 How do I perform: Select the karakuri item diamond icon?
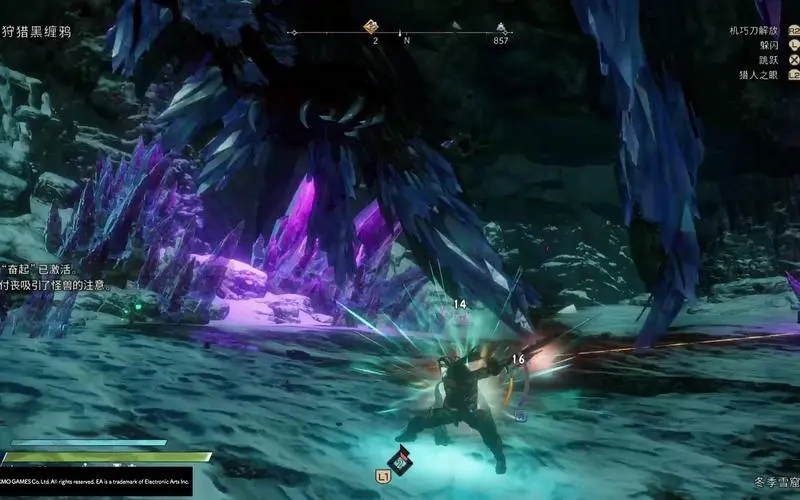[402, 459]
